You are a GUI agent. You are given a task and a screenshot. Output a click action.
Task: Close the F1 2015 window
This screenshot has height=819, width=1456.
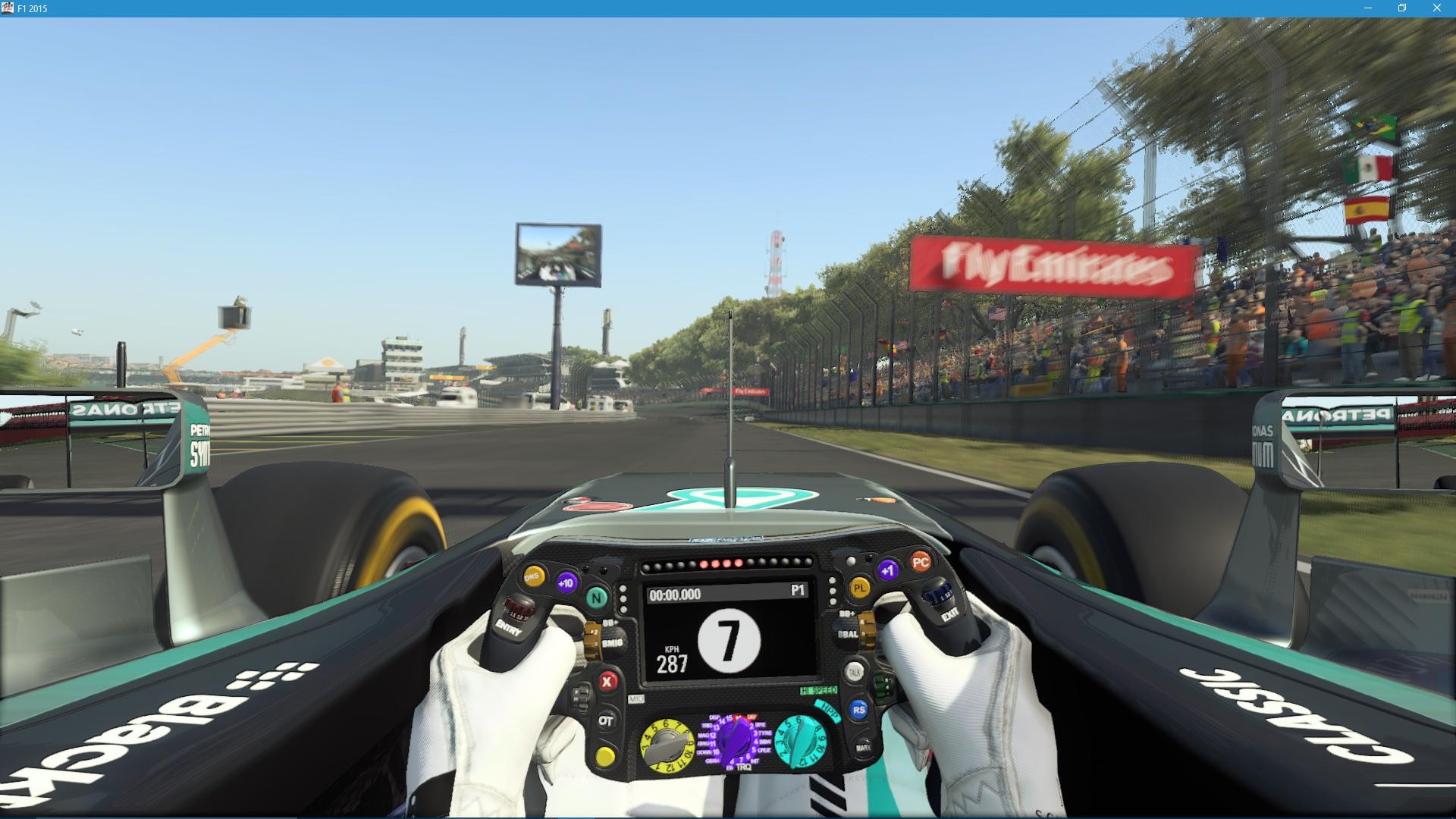[1436, 8]
